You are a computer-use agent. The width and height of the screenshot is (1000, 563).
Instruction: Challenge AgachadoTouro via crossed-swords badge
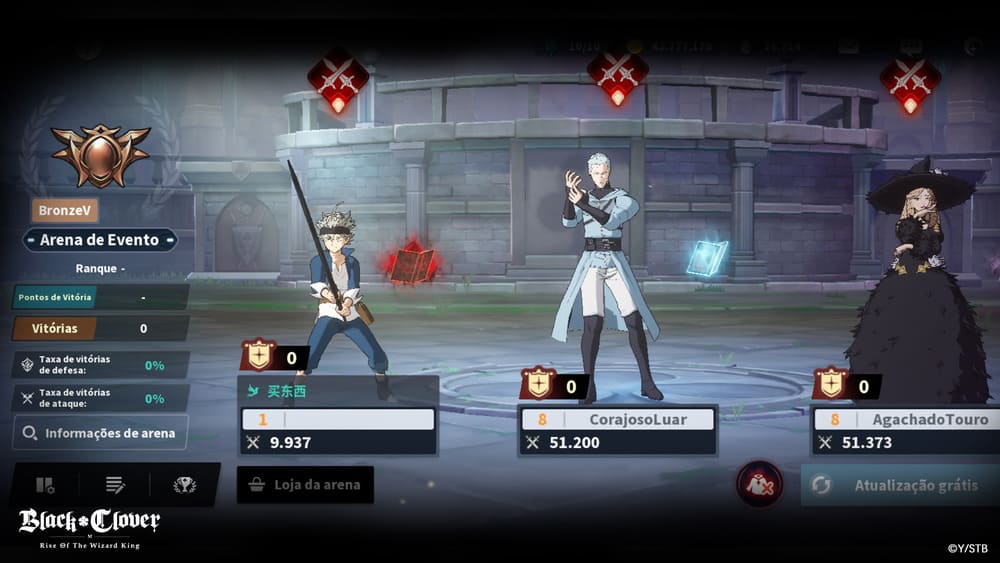coord(909,80)
